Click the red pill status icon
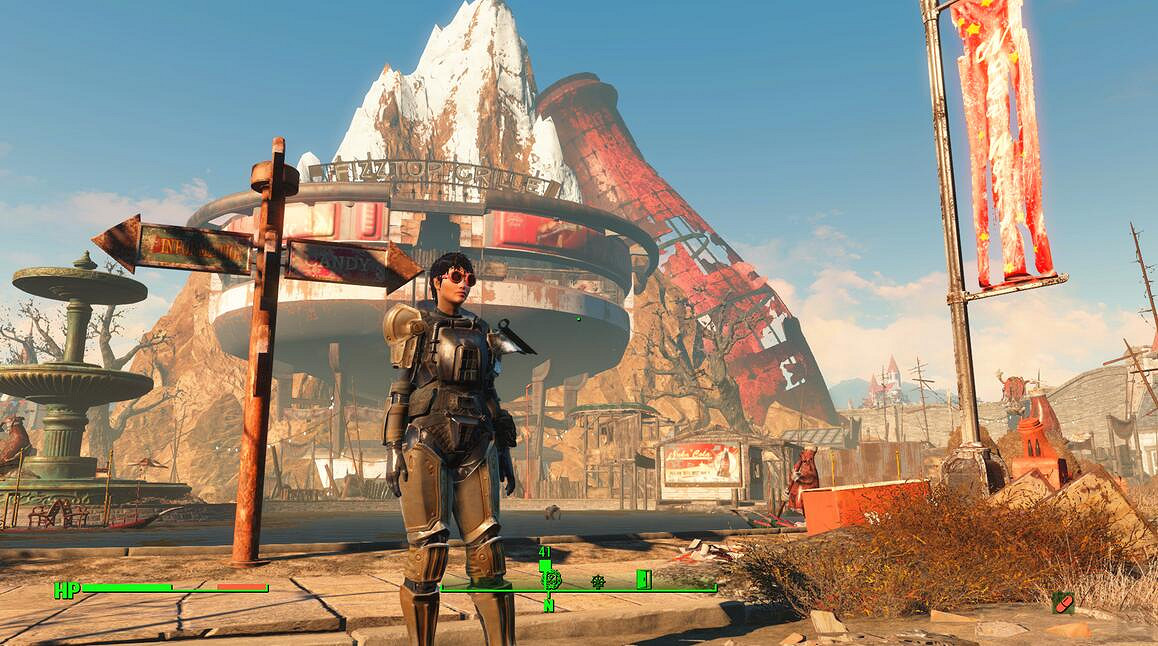This screenshot has width=1158, height=646. 1062,602
